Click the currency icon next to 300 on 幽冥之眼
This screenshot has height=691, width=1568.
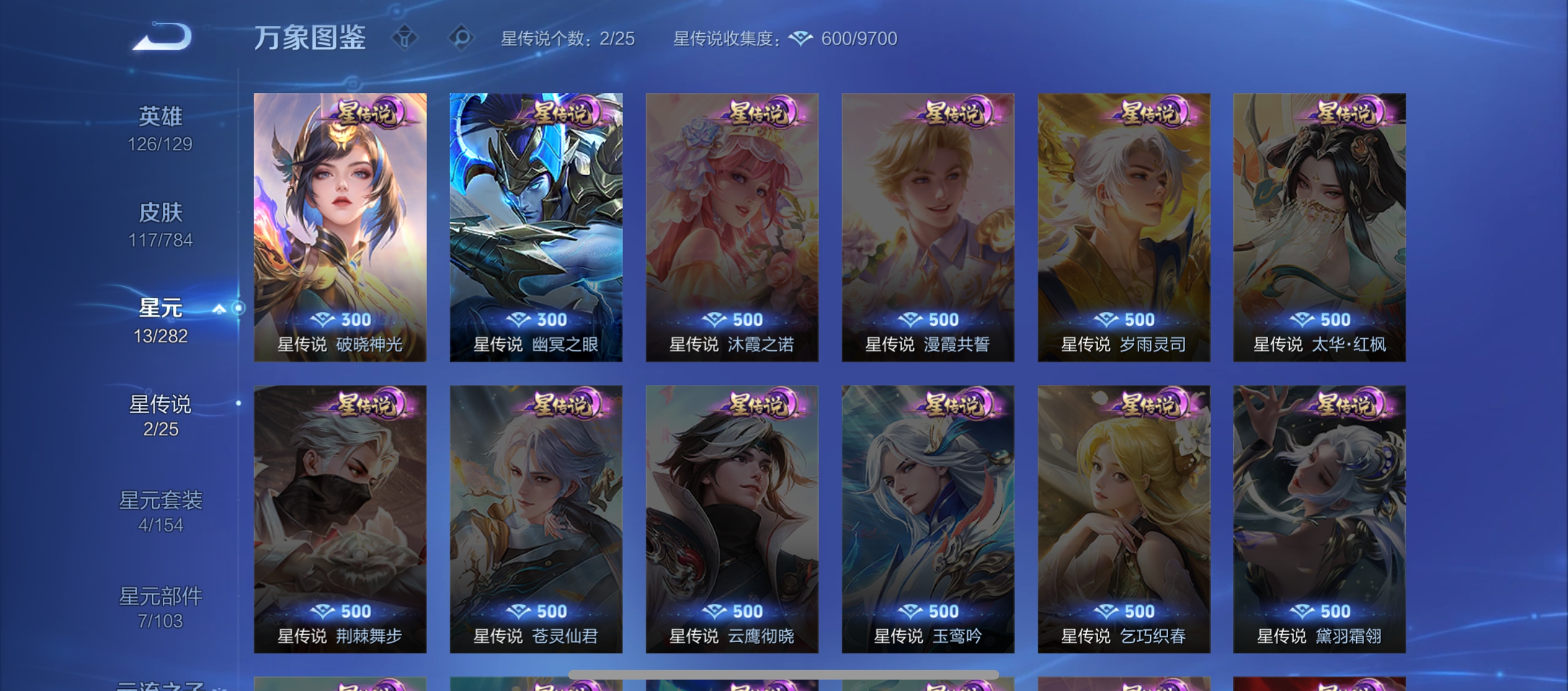[519, 320]
